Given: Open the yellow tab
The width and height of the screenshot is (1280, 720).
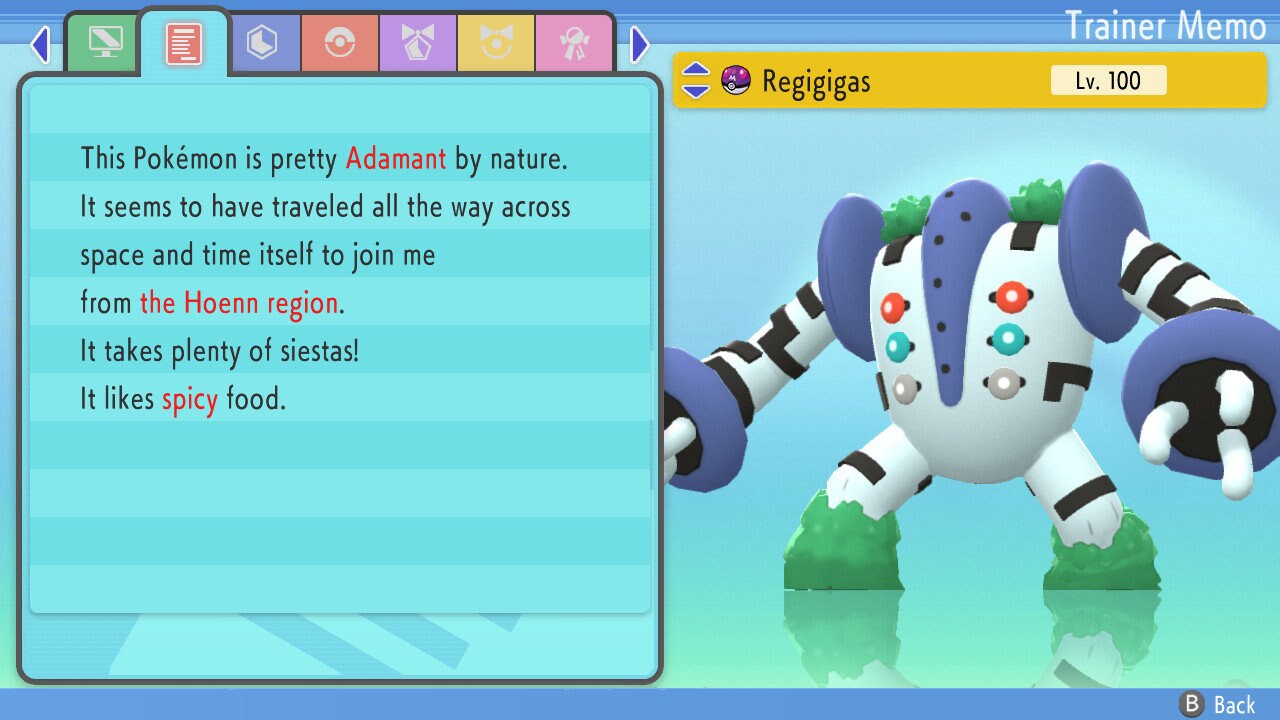Looking at the screenshot, I should click(x=496, y=43).
